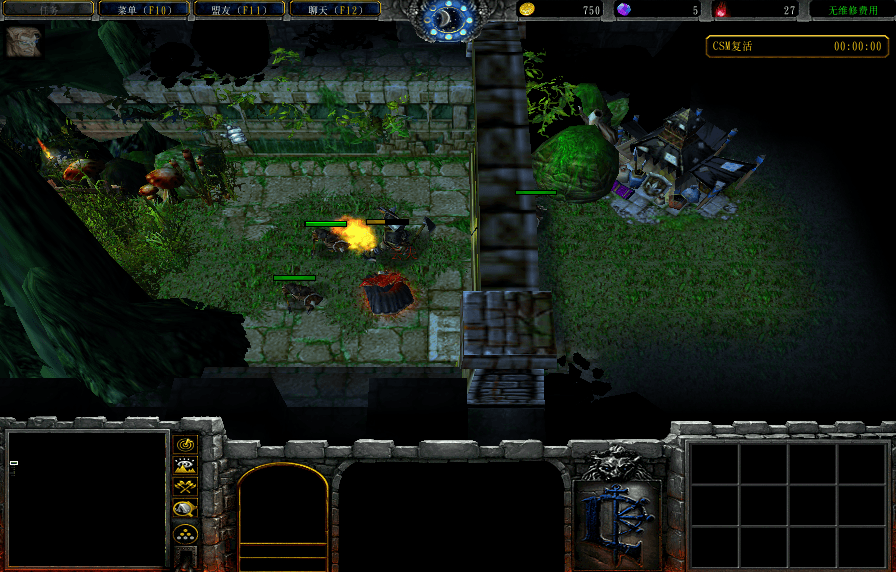Open the 聊天 (F12) chat log
Screen dimensions: 896x572
coord(334,9)
